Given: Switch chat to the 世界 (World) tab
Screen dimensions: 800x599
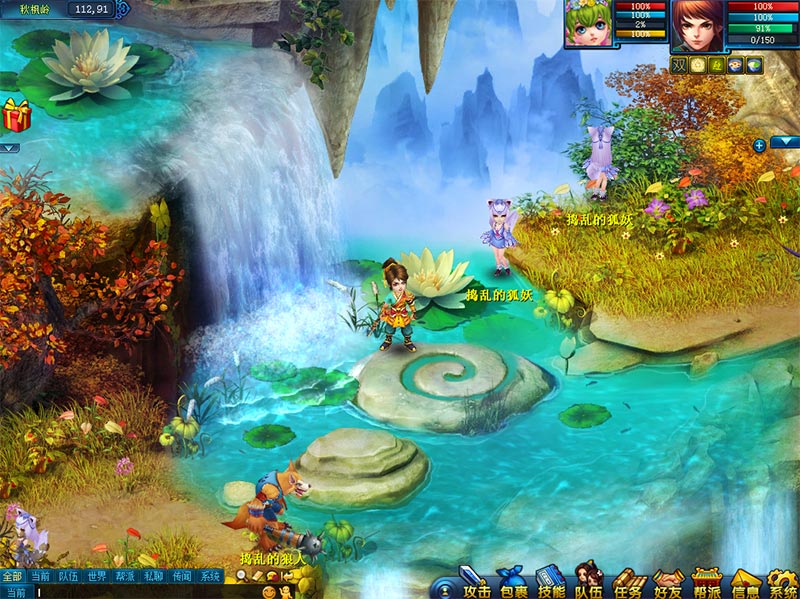Looking at the screenshot, I should 96,576.
